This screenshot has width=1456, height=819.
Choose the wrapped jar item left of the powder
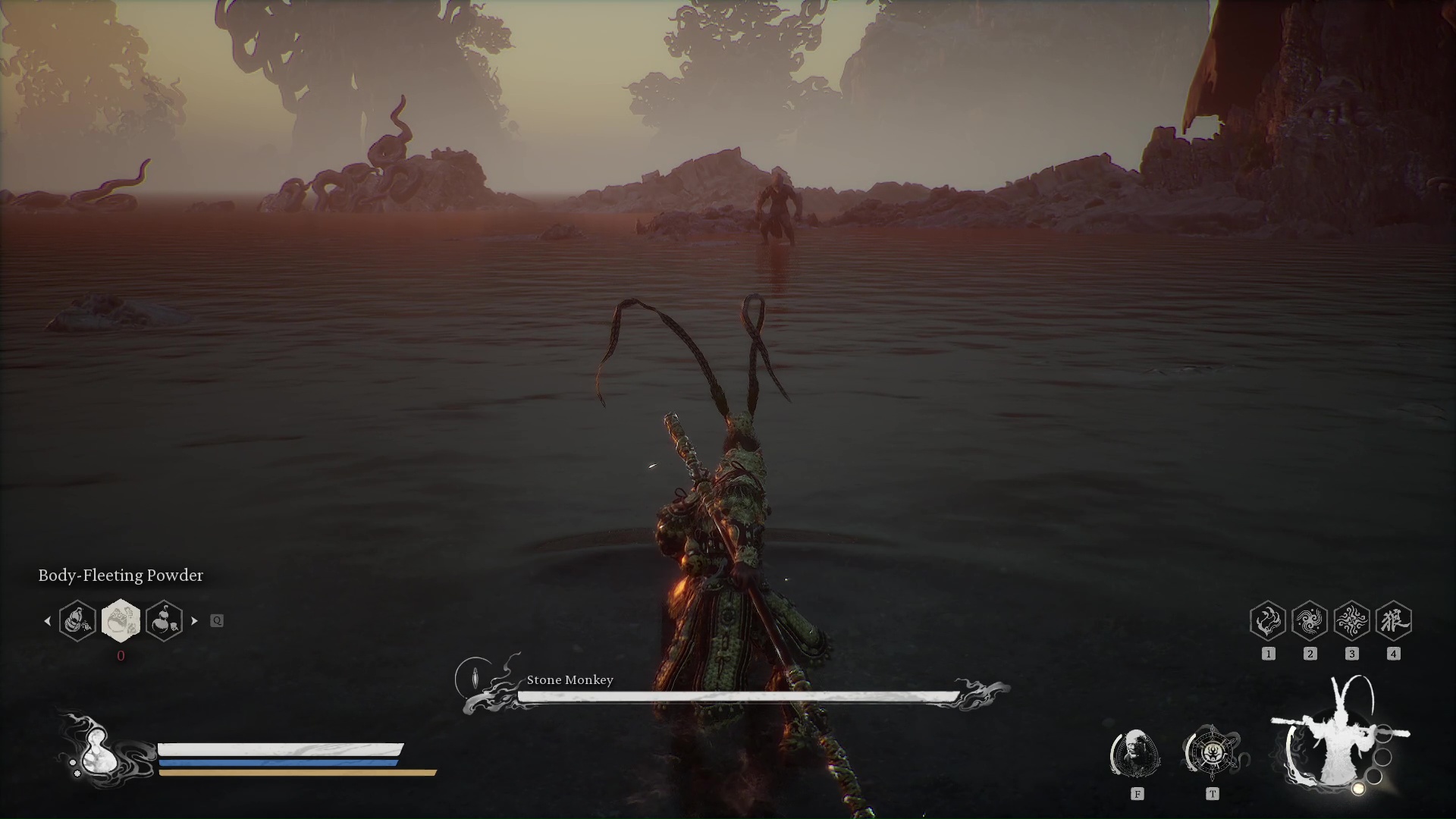pyautogui.click(x=77, y=621)
